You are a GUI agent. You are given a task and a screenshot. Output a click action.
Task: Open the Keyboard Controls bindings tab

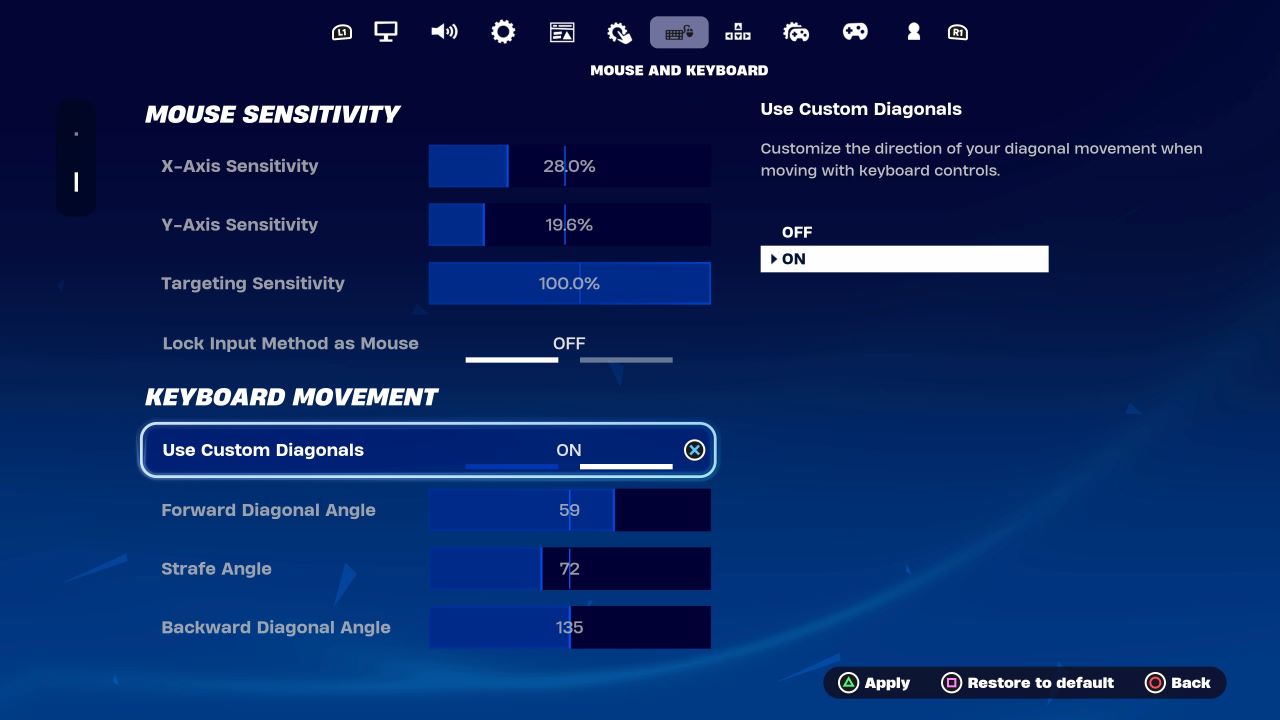click(737, 31)
